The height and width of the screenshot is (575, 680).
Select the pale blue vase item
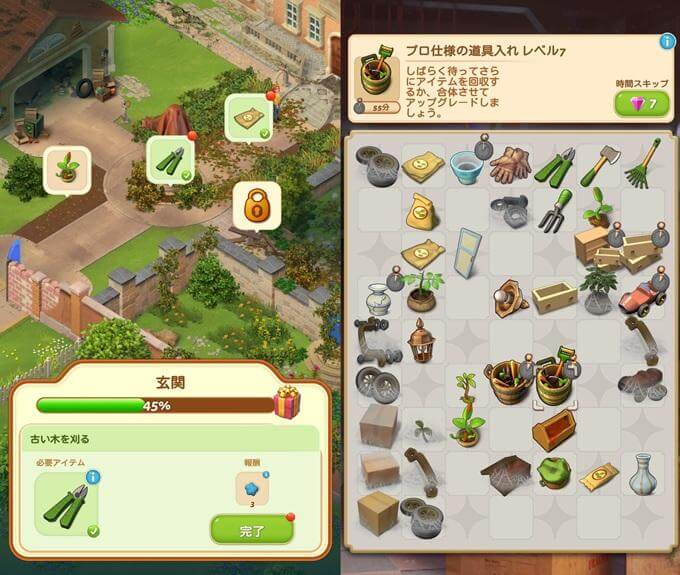[x=641, y=473]
